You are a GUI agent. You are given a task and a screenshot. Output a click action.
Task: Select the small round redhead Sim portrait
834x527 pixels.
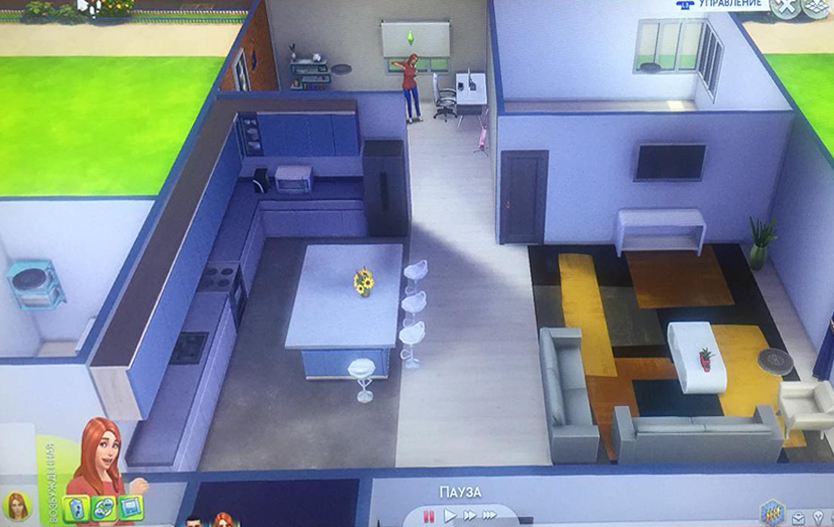[x=17, y=506]
